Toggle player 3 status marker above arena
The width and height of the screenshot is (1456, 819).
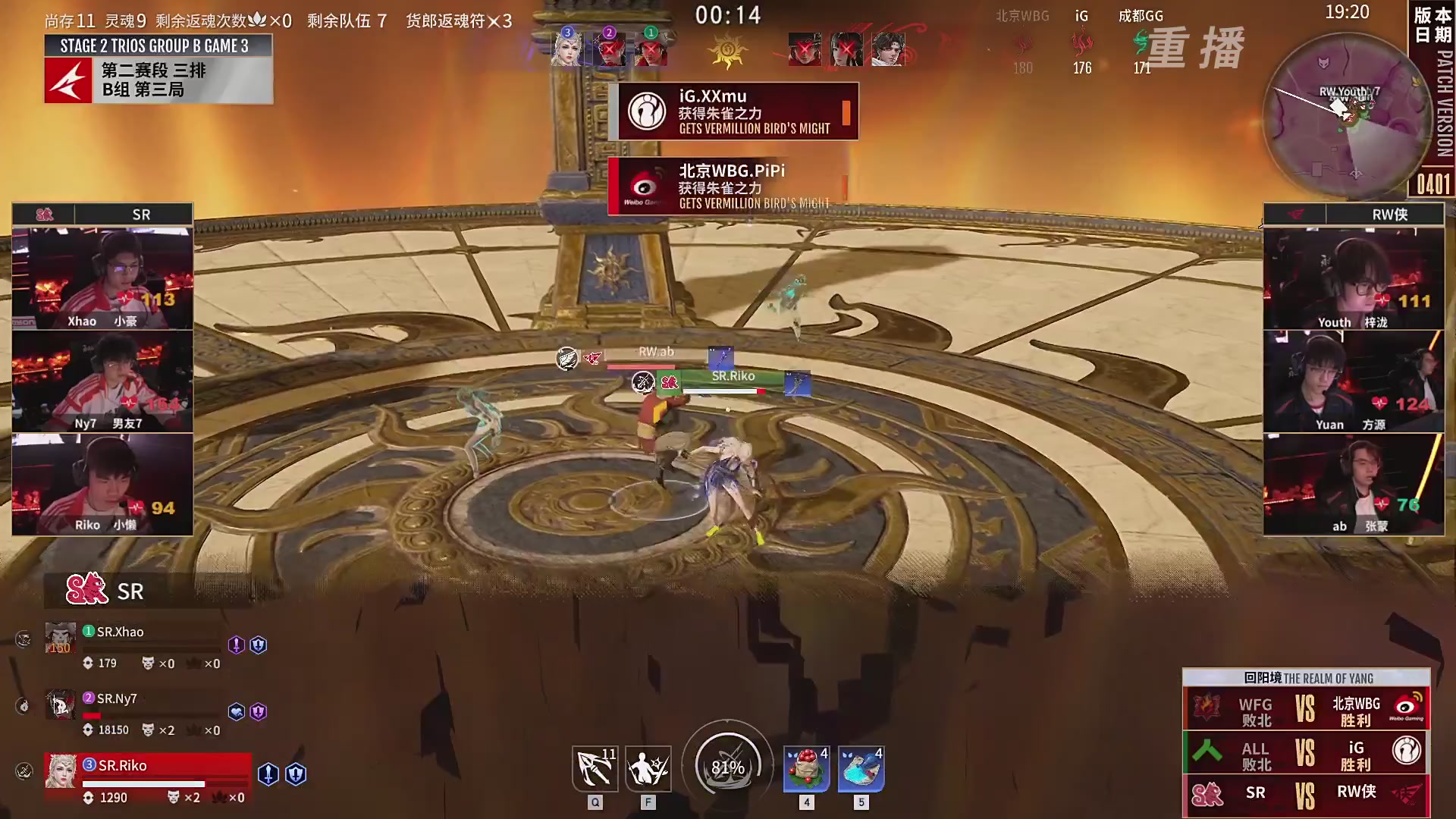pos(567,33)
